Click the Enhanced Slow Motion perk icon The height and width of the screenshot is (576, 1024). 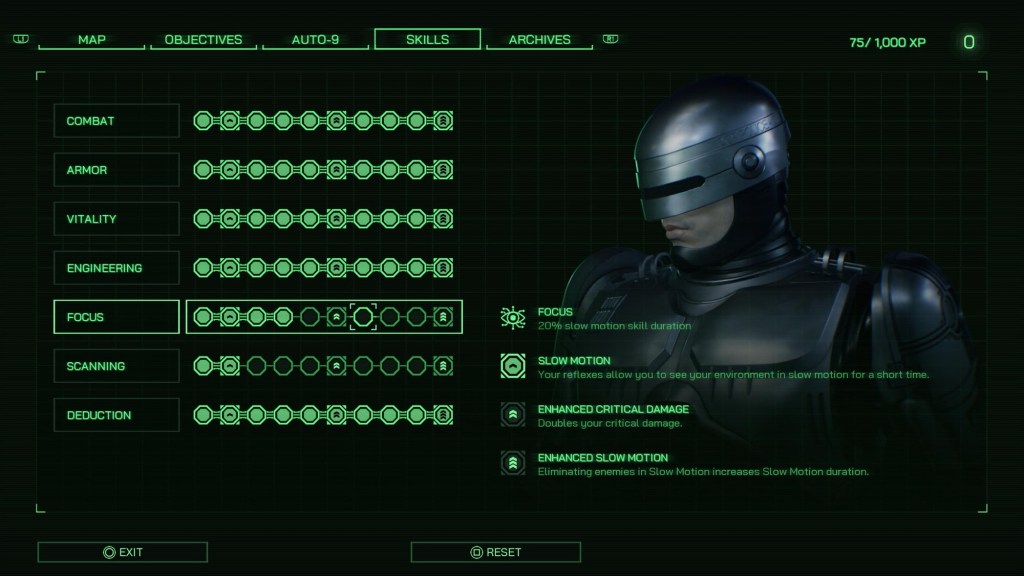click(513, 463)
